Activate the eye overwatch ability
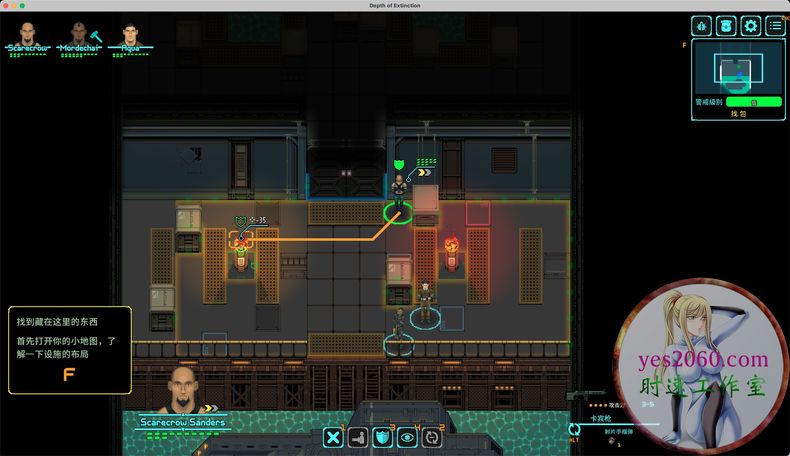Image resolution: width=790 pixels, height=456 pixels. (x=407, y=436)
